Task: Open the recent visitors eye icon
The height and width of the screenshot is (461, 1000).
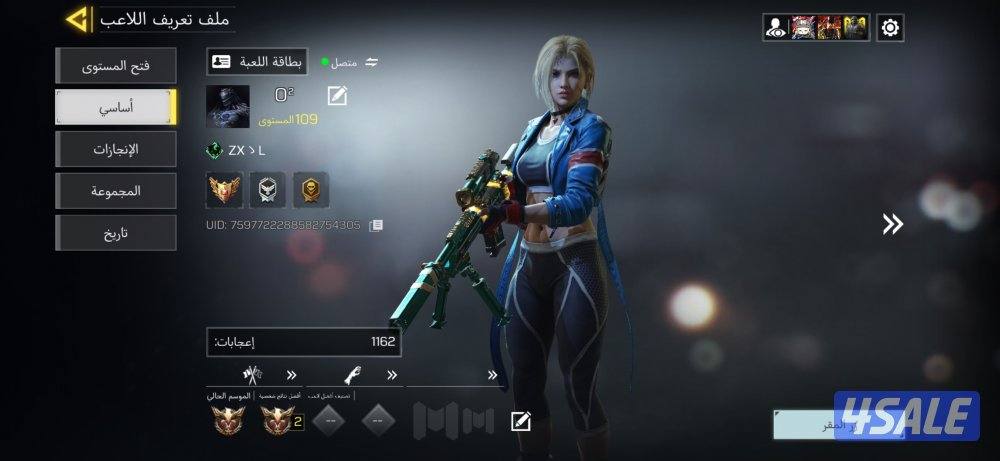Action: coord(776,28)
